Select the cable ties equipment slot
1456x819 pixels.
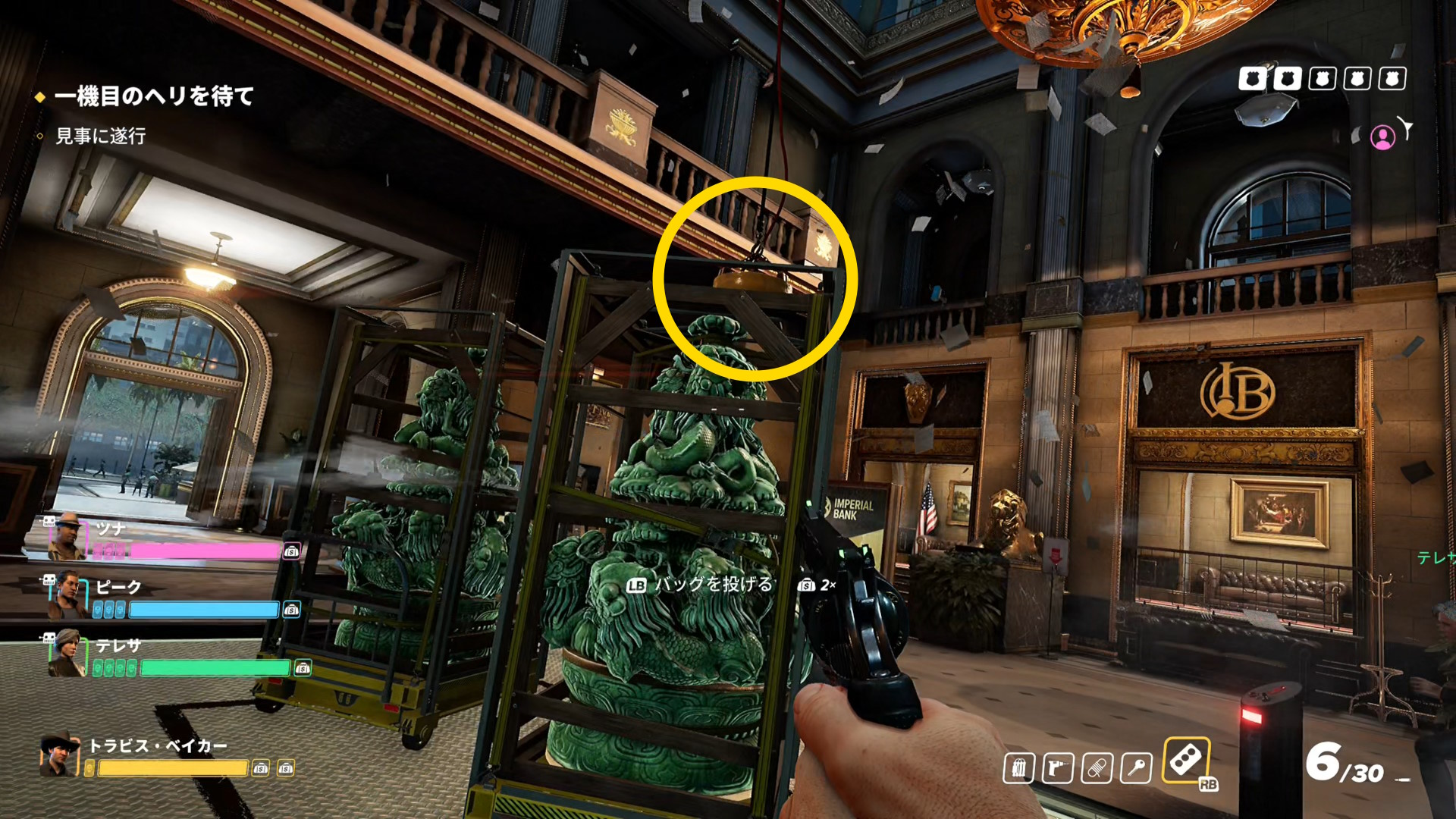pyautogui.click(x=1018, y=768)
